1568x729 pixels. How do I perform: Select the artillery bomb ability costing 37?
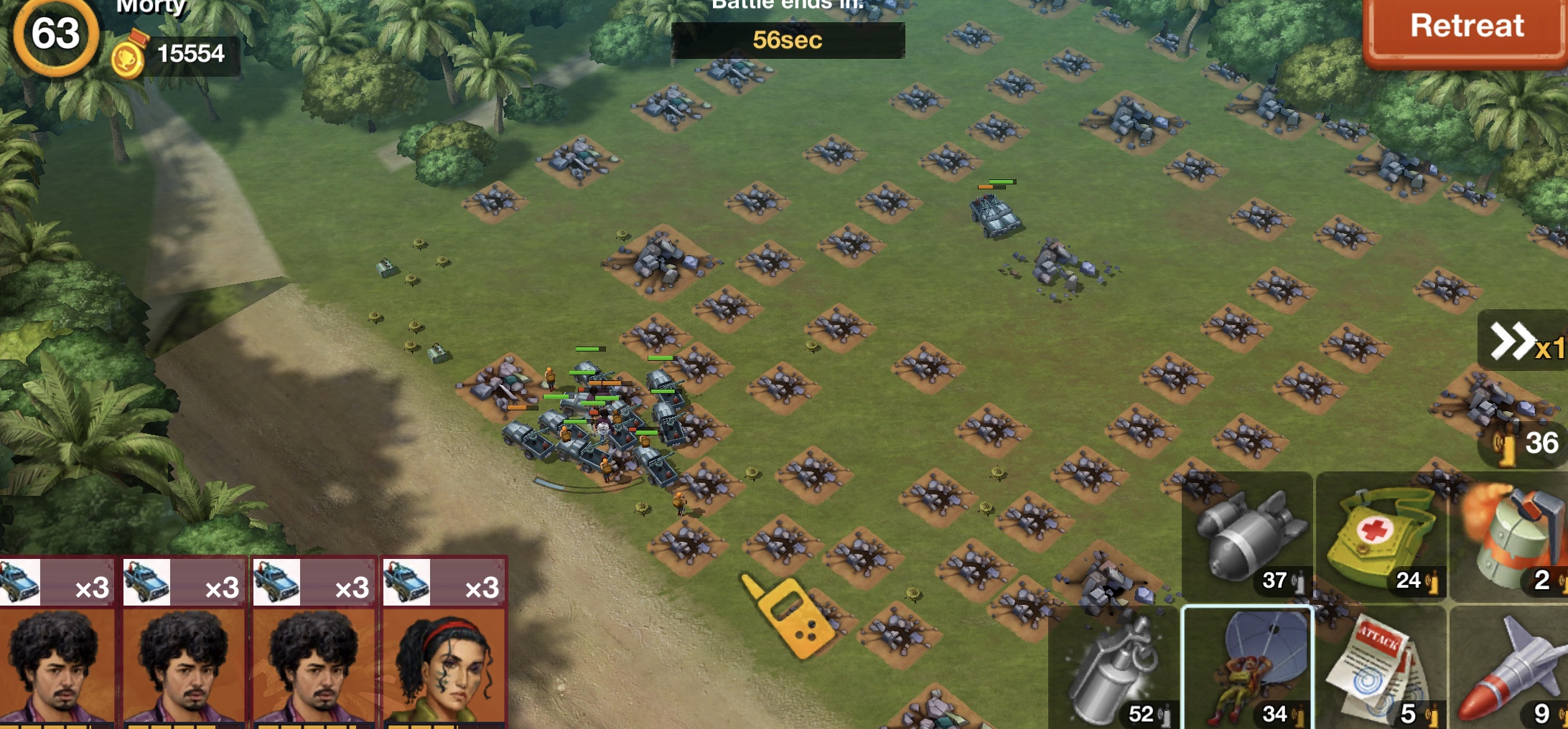[1248, 538]
